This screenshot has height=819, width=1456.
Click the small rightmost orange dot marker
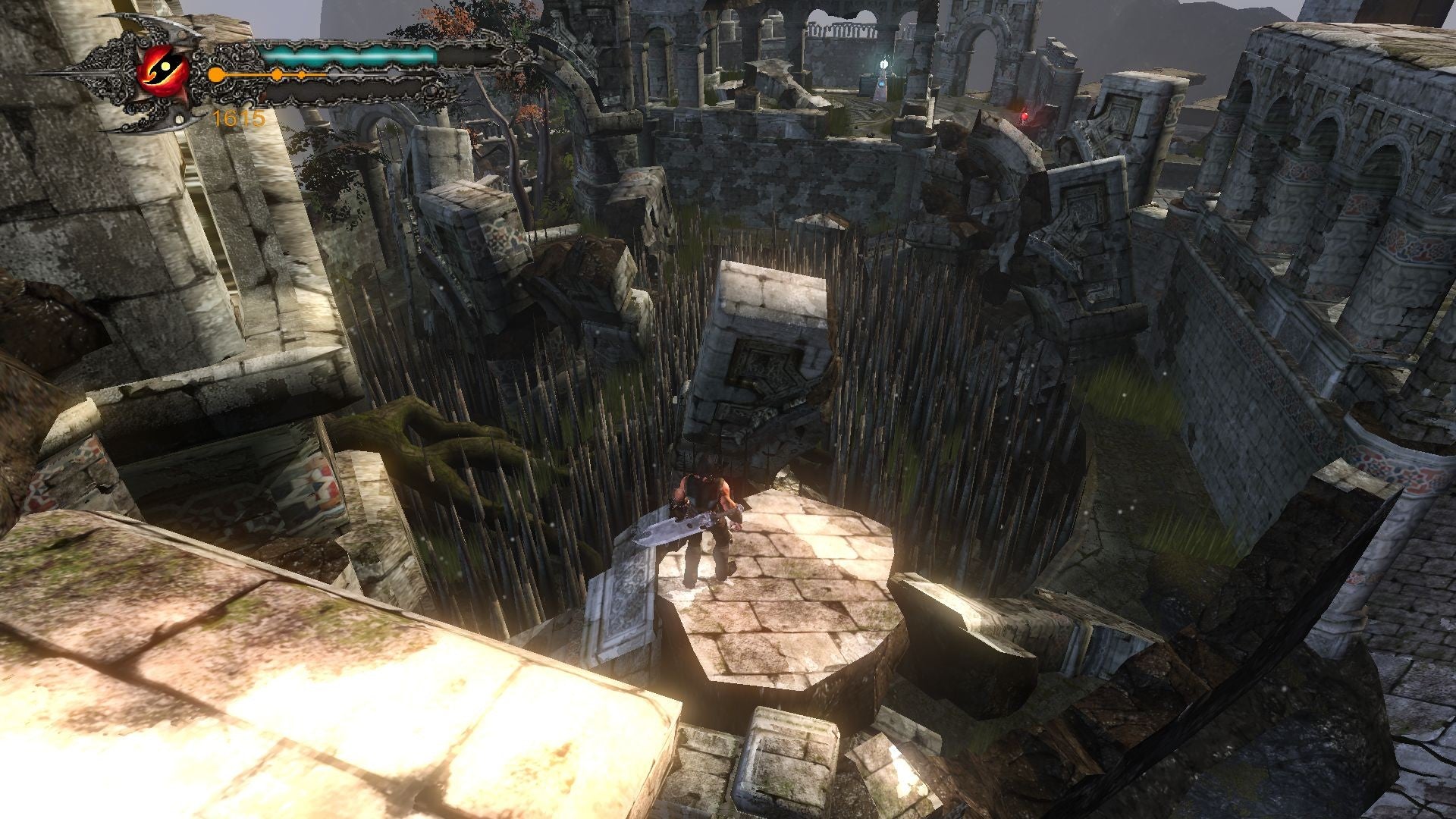pyautogui.click(x=301, y=74)
